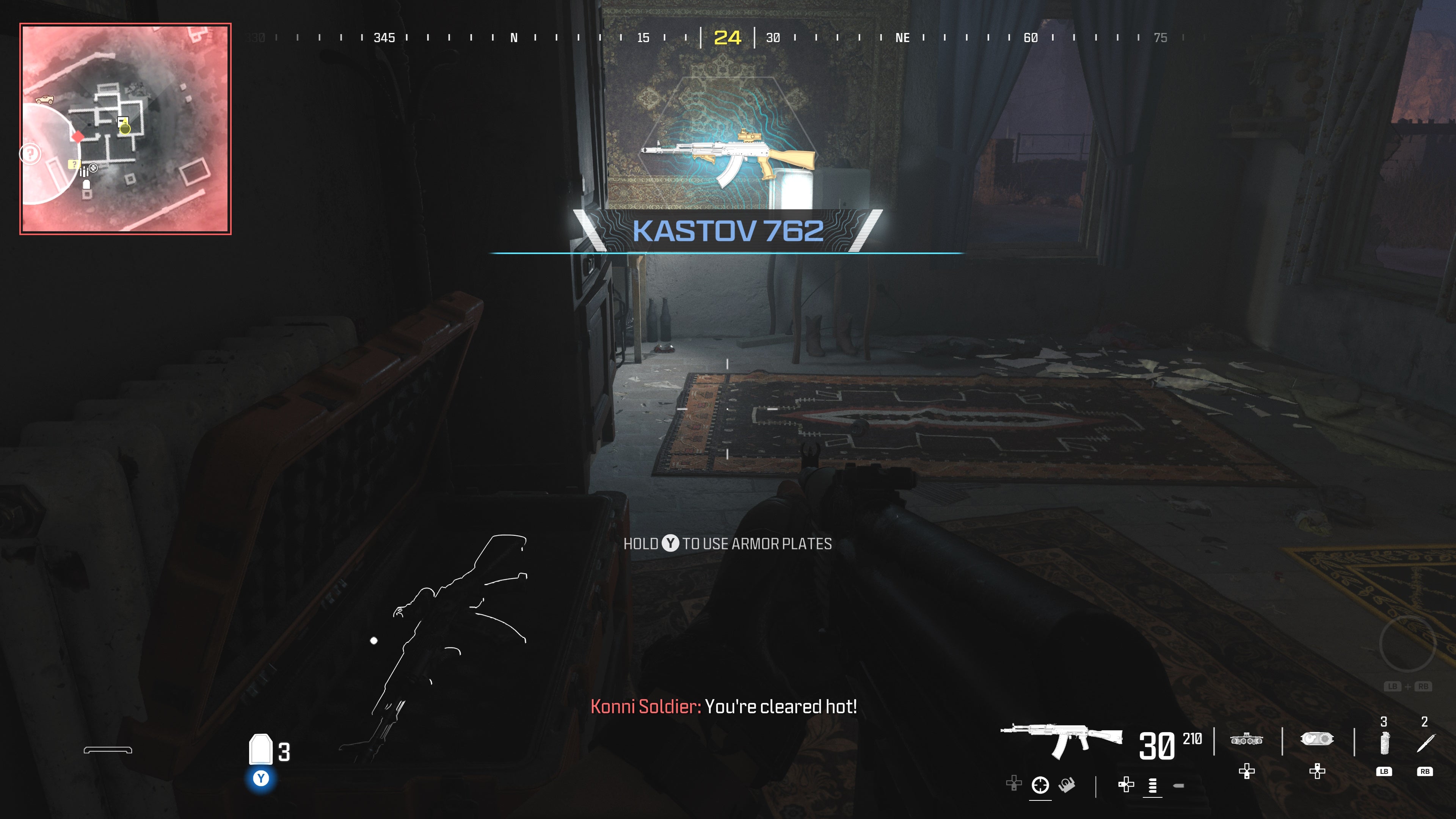Click the frag grenade lethal slot icon
Image resolution: width=1456 pixels, height=819 pixels.
tap(1385, 743)
